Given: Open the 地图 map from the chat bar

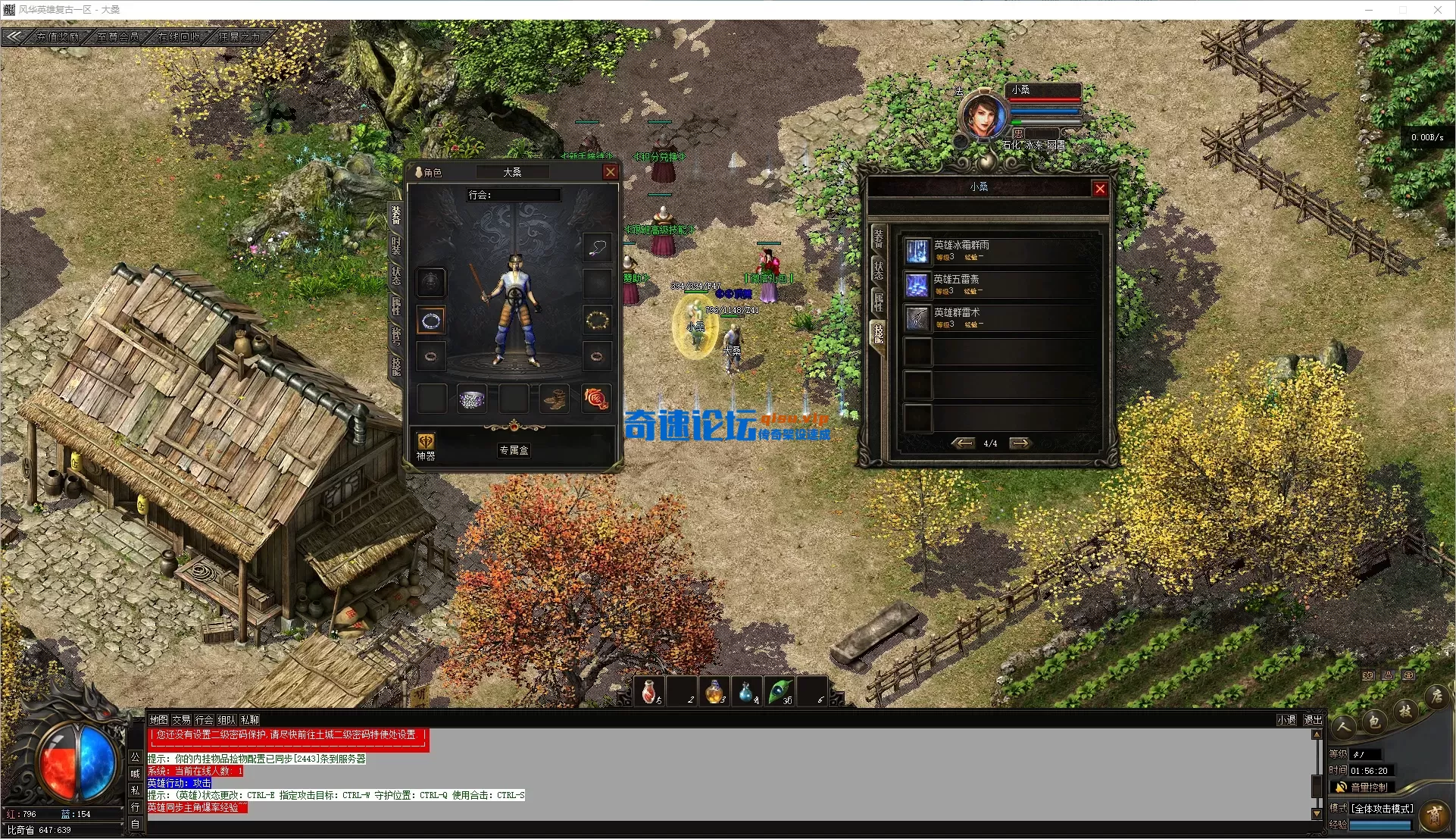Looking at the screenshot, I should coord(158,720).
